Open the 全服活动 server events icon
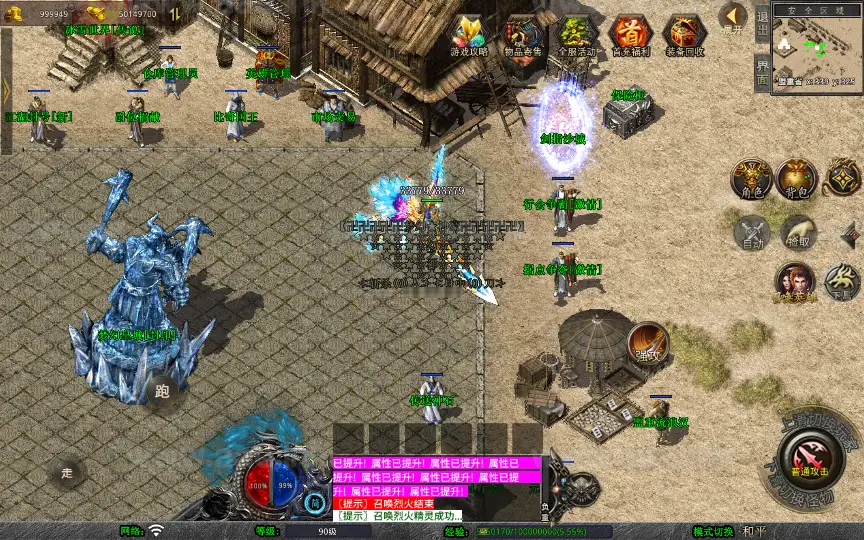The width and height of the screenshot is (864, 540). pos(576,36)
